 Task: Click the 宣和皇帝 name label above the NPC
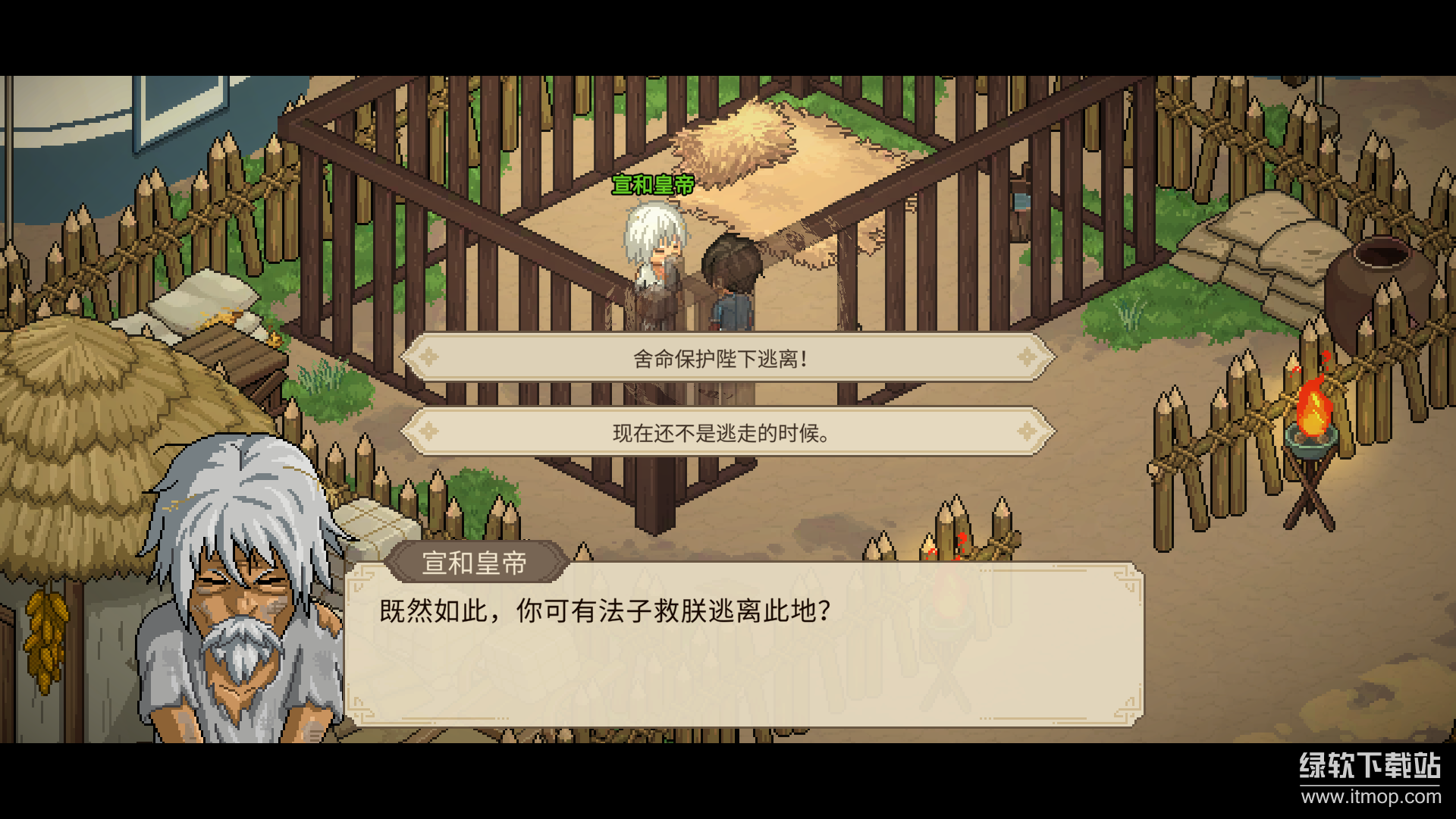654,184
